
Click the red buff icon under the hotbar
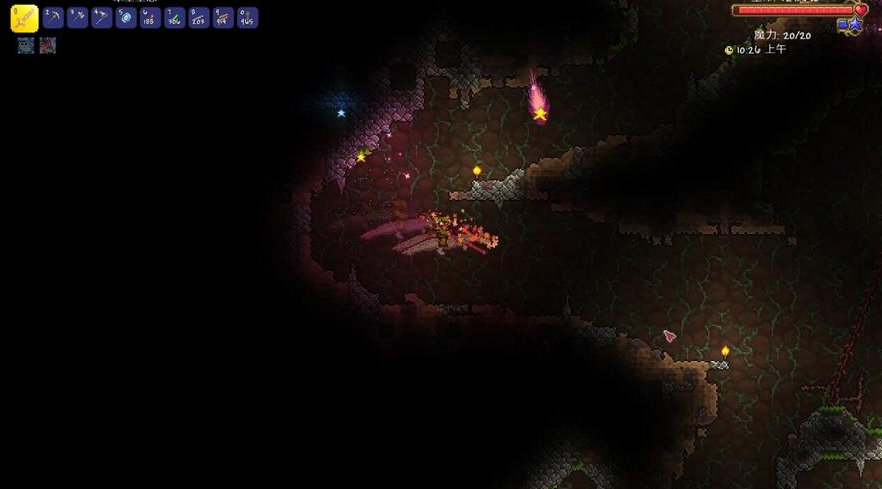[47, 45]
